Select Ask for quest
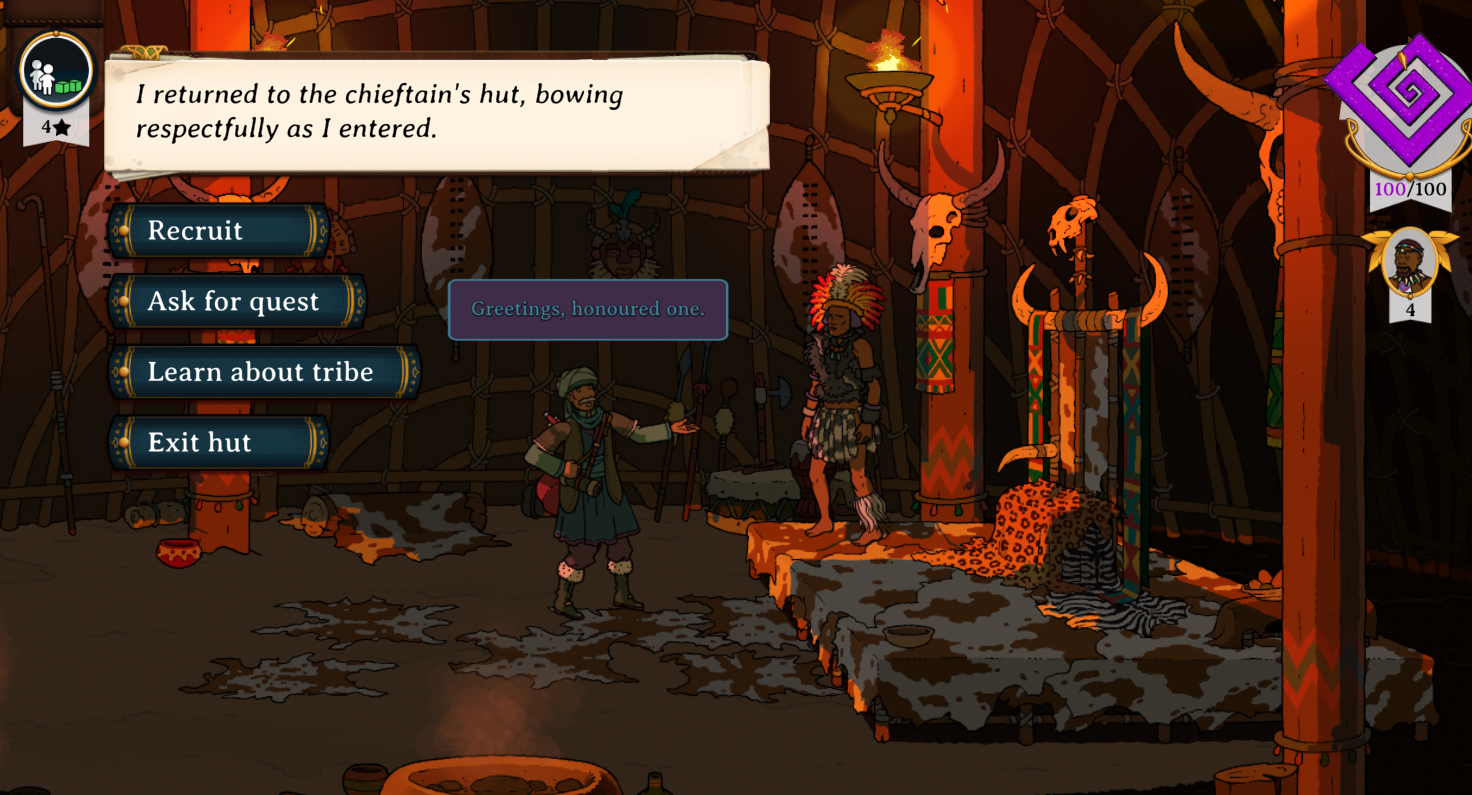1472x795 pixels. click(x=237, y=302)
